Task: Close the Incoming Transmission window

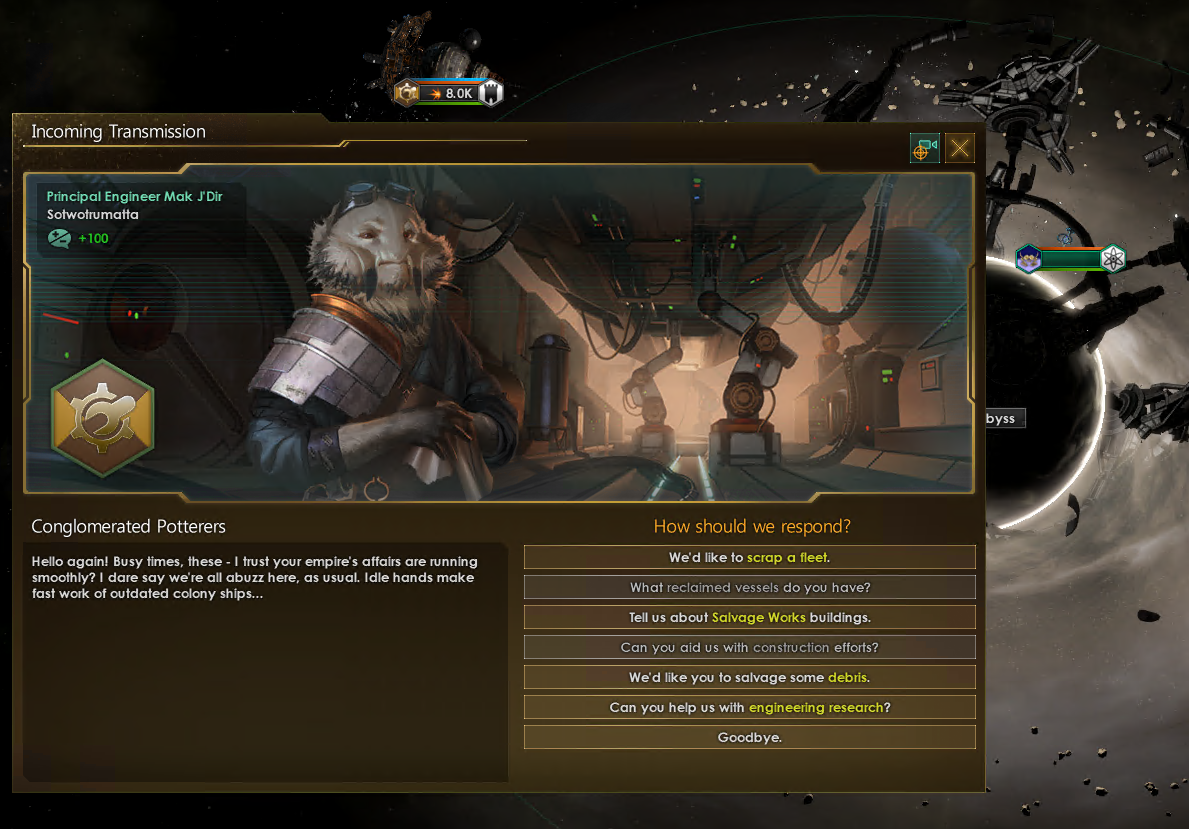Action: [x=959, y=148]
